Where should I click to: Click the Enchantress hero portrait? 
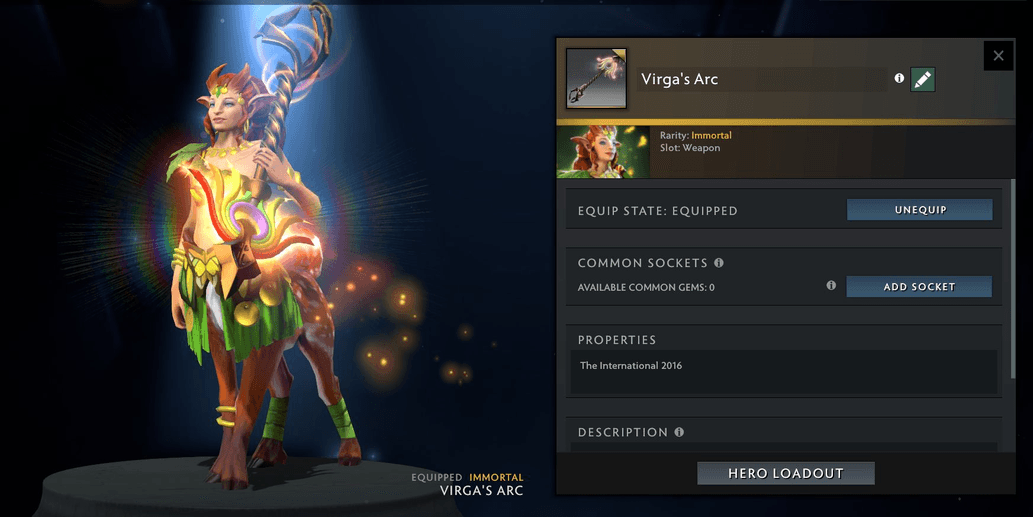tap(603, 152)
